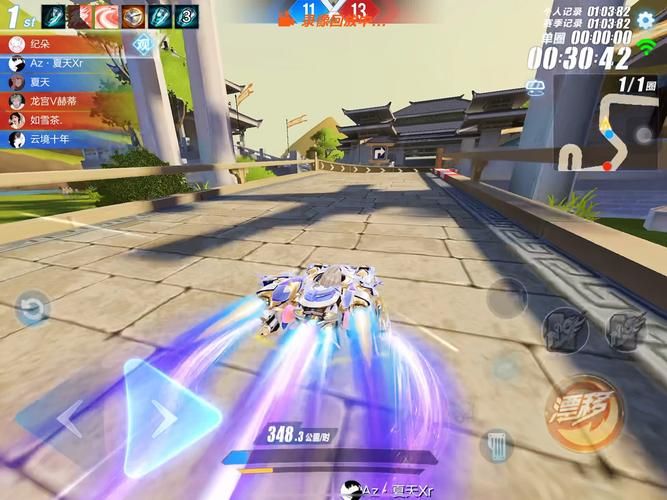Open the settings gear icon
Image resolution: width=667 pixels, height=500 pixels.
pos(645,19)
